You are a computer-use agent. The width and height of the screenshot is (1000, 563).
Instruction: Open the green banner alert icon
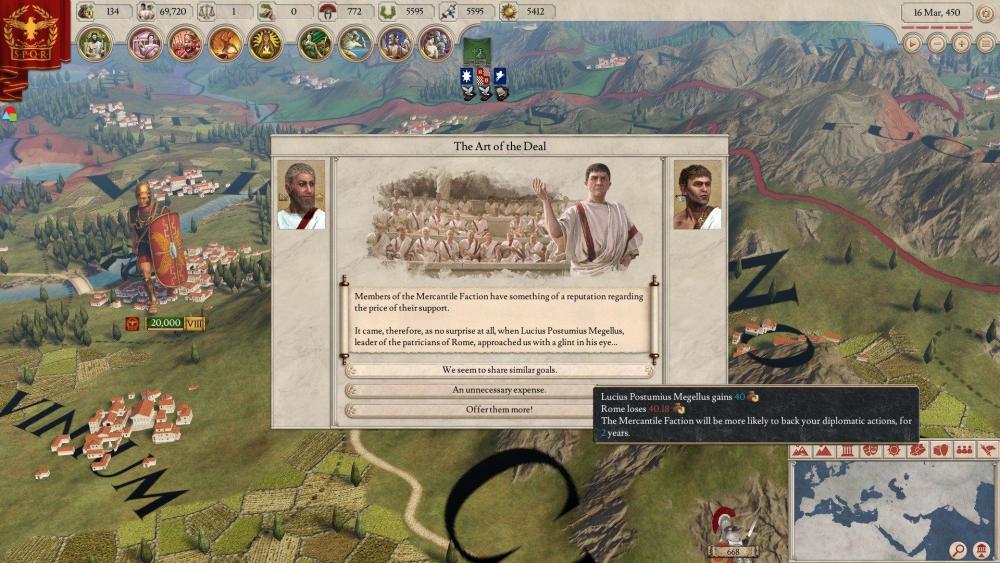click(476, 52)
